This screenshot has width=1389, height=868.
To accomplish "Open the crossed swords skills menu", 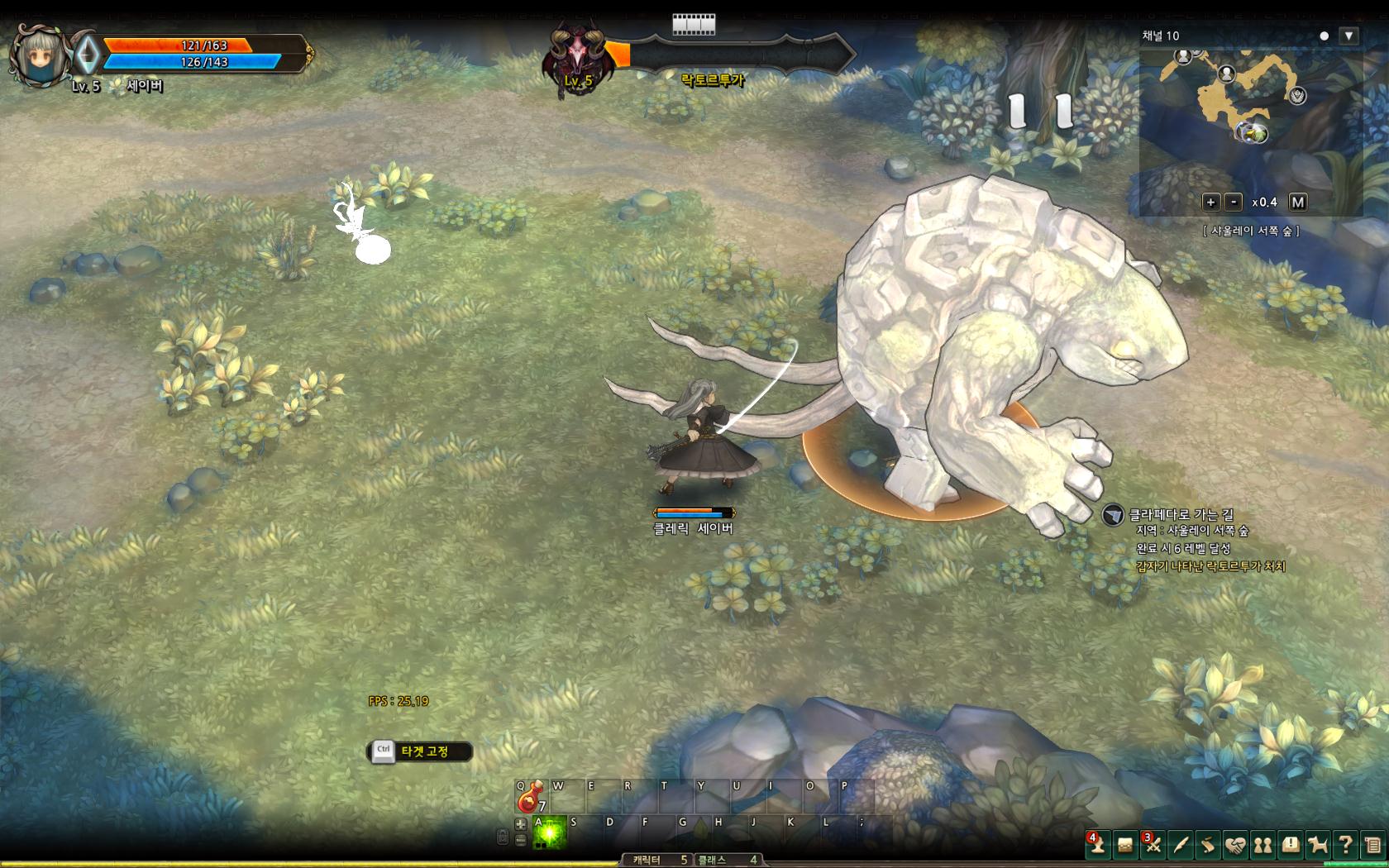I will point(1153,844).
